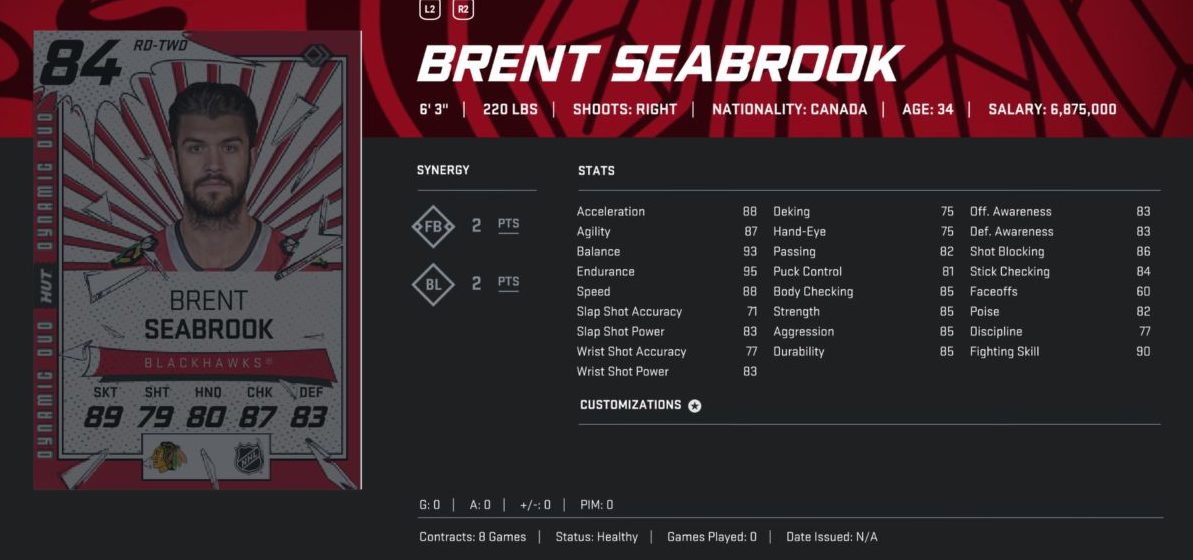Click the FB synergy diamond icon
The width and height of the screenshot is (1193, 560).
(433, 226)
